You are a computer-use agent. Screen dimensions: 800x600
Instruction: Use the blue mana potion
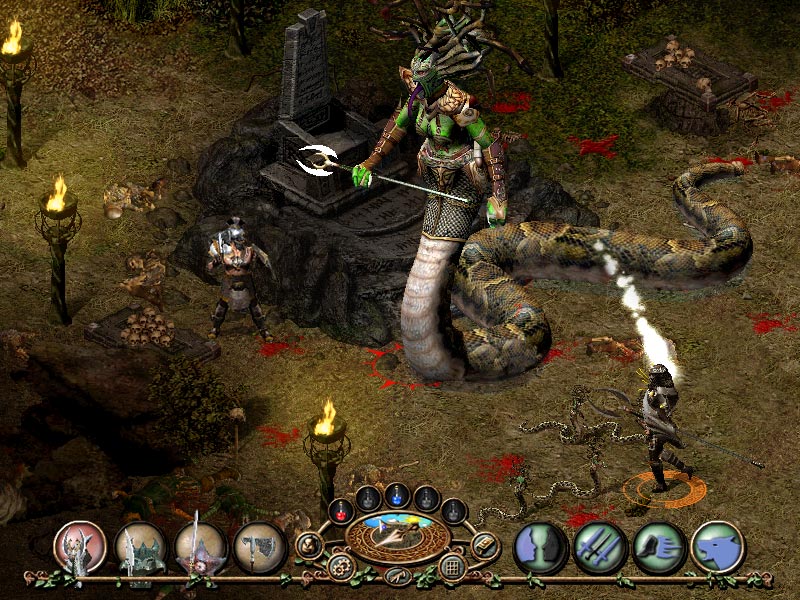(397, 497)
